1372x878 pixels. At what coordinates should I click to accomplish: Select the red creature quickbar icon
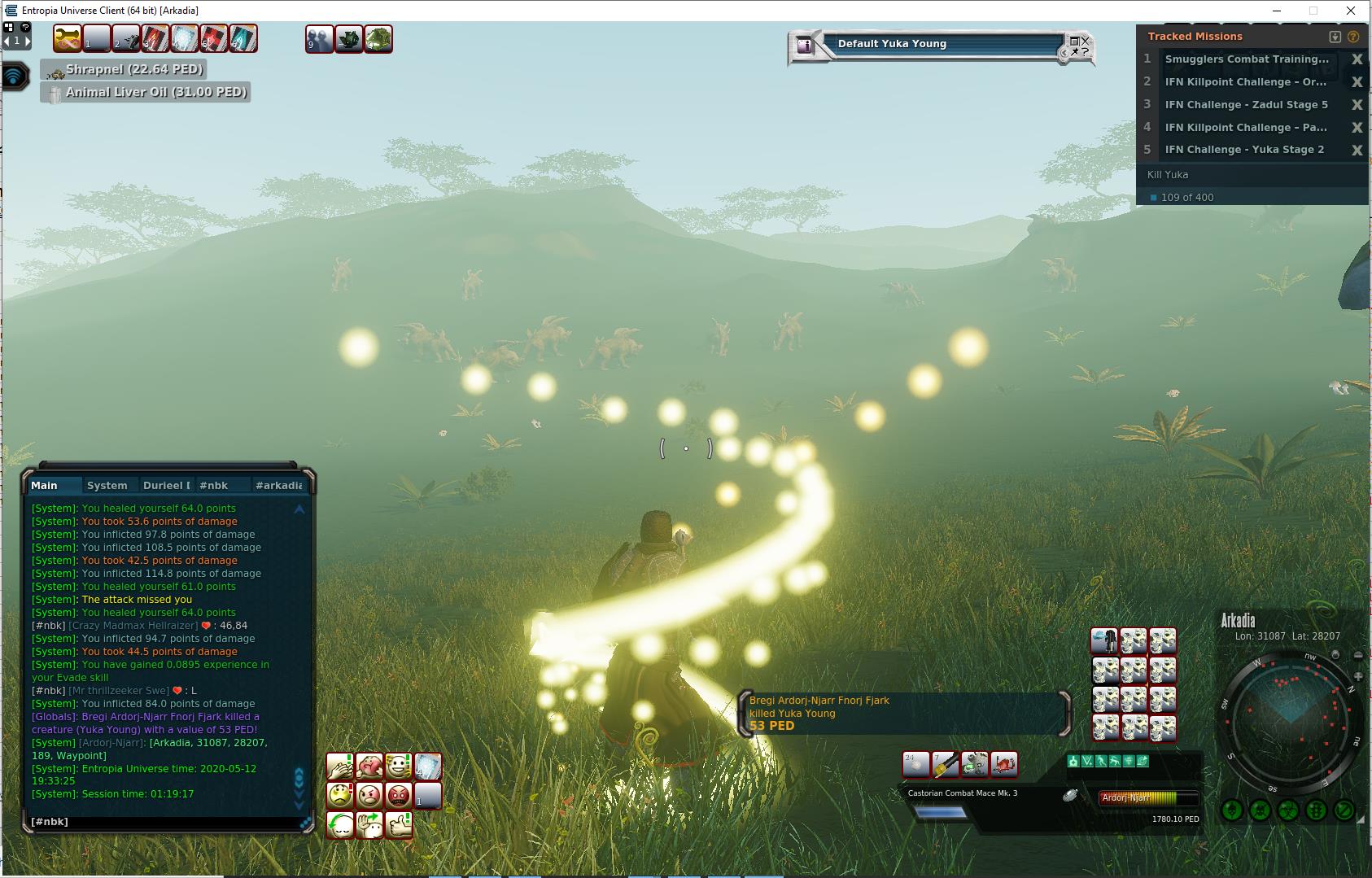tap(1004, 764)
